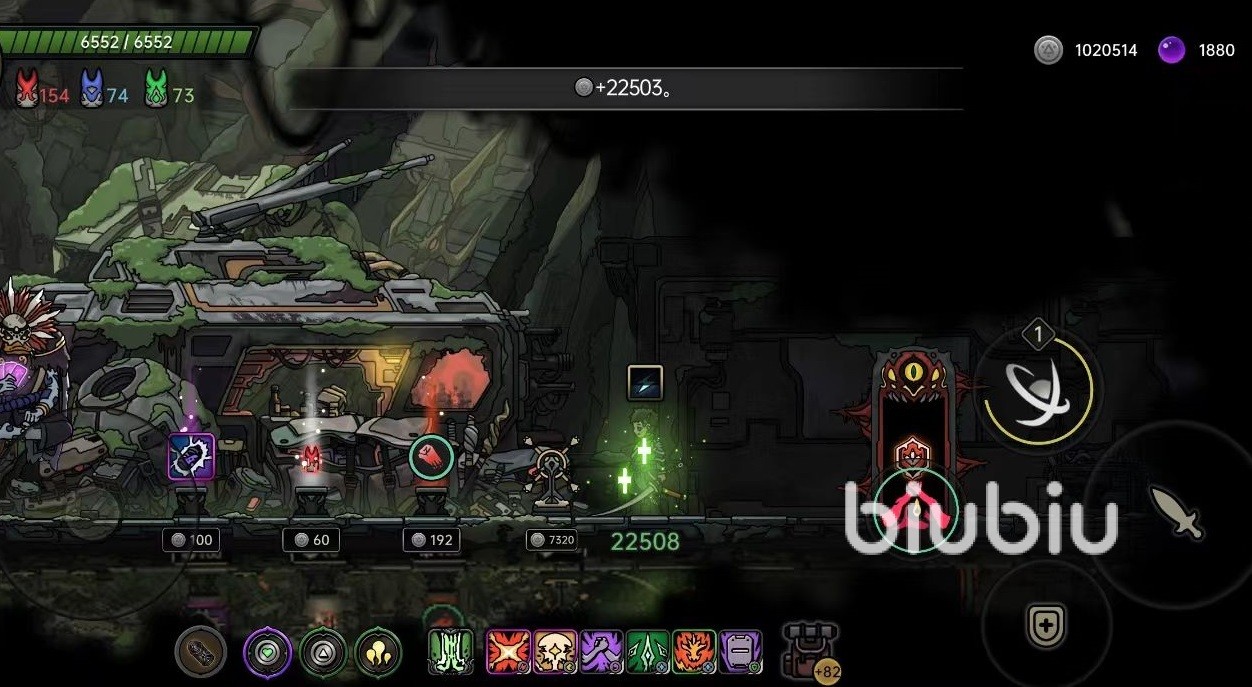Select the purple armor plate skill icon

[740, 652]
